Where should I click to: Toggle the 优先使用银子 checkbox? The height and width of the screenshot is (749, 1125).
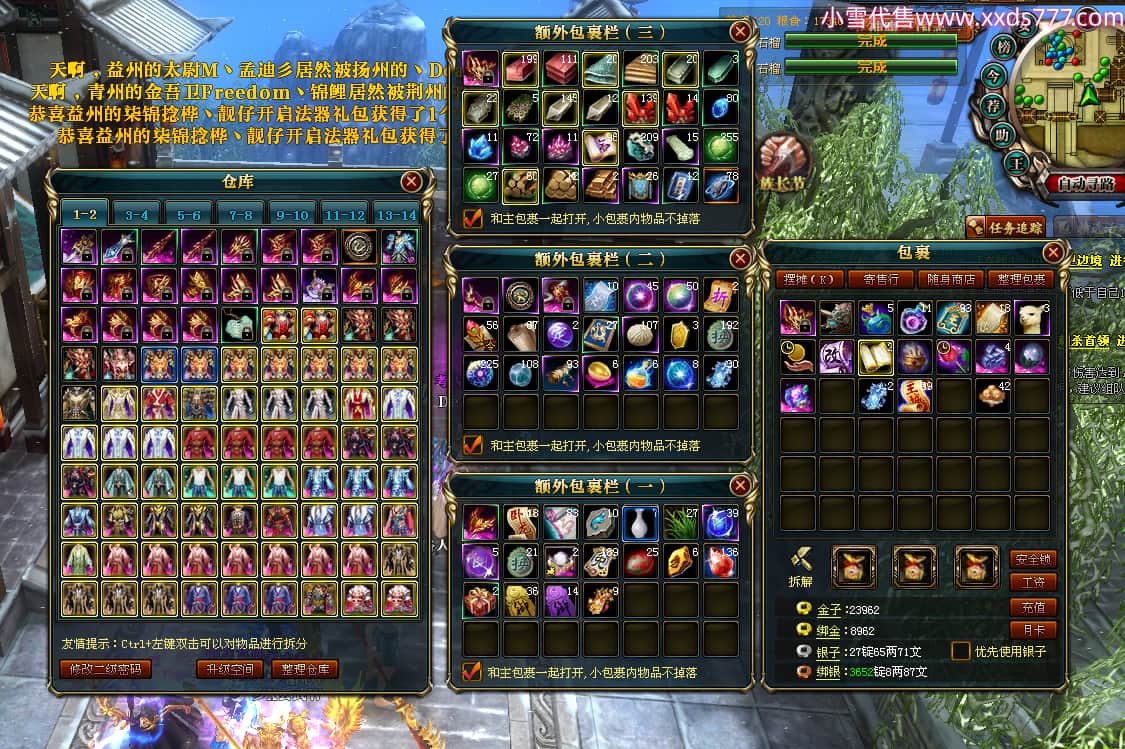(x=961, y=651)
